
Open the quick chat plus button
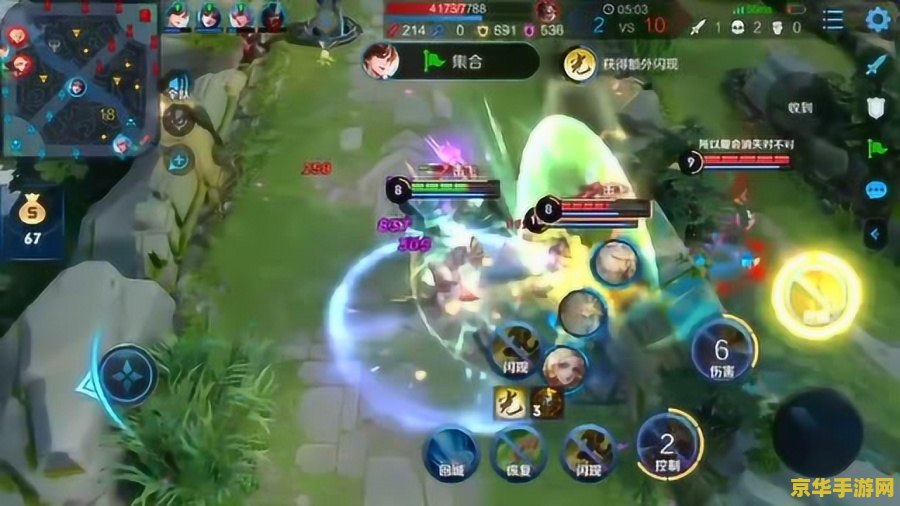(x=179, y=158)
